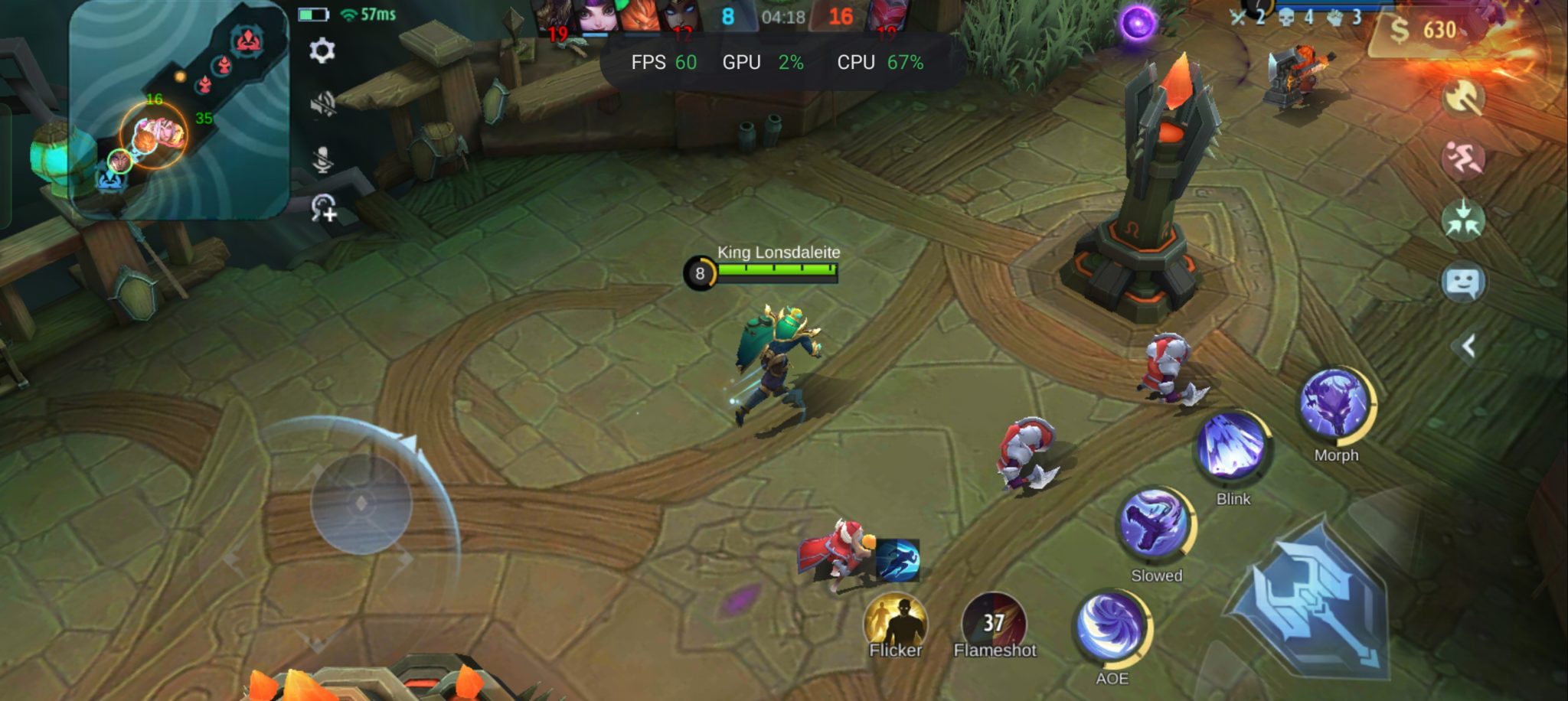Tap the purple orb icon
1568x701 pixels.
click(1138, 23)
